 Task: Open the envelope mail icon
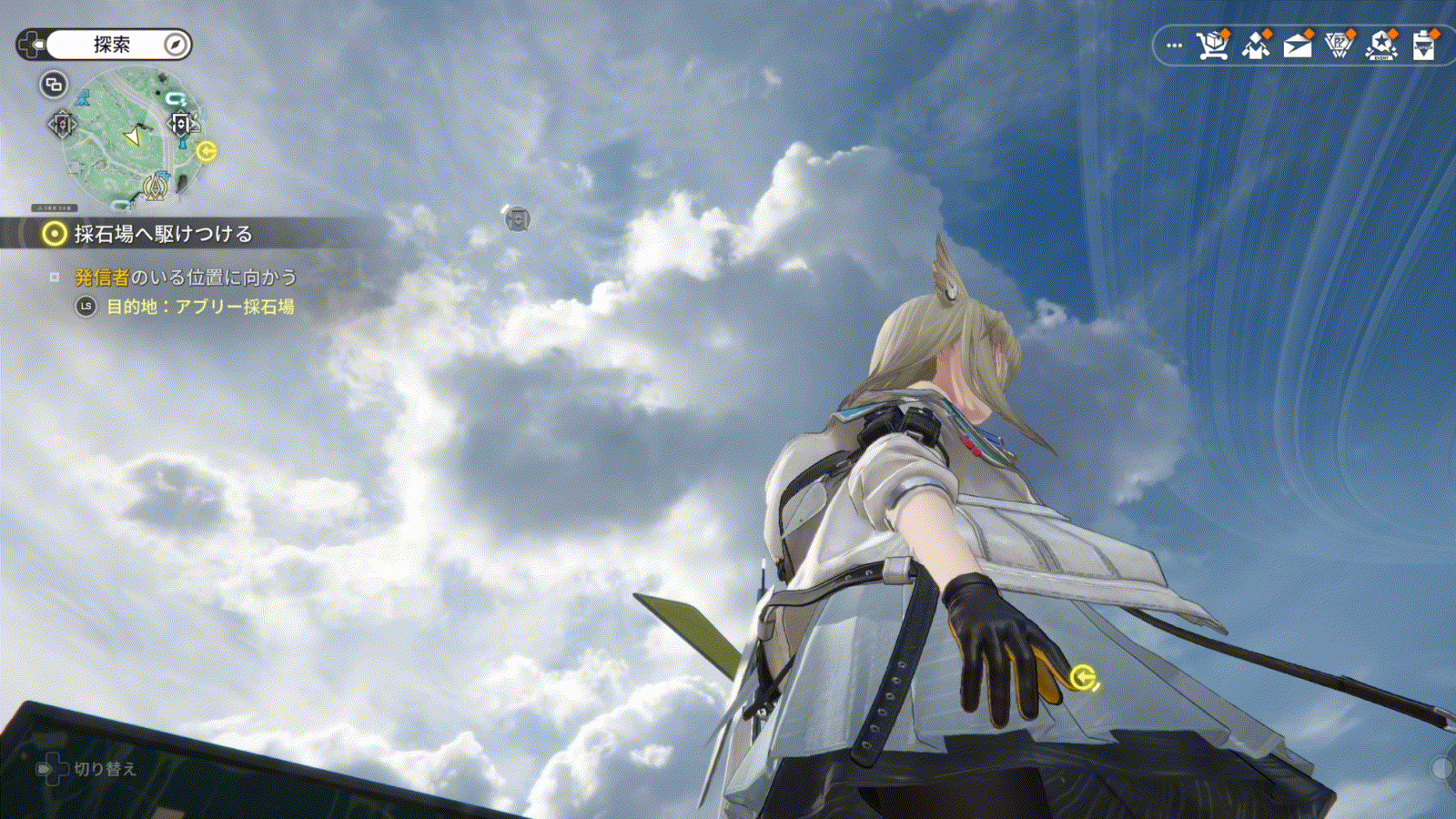point(1298,45)
